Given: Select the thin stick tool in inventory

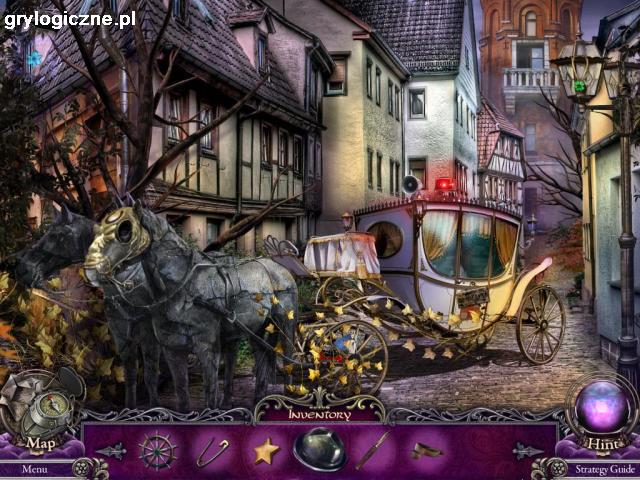Looking at the screenshot, I should 373,450.
